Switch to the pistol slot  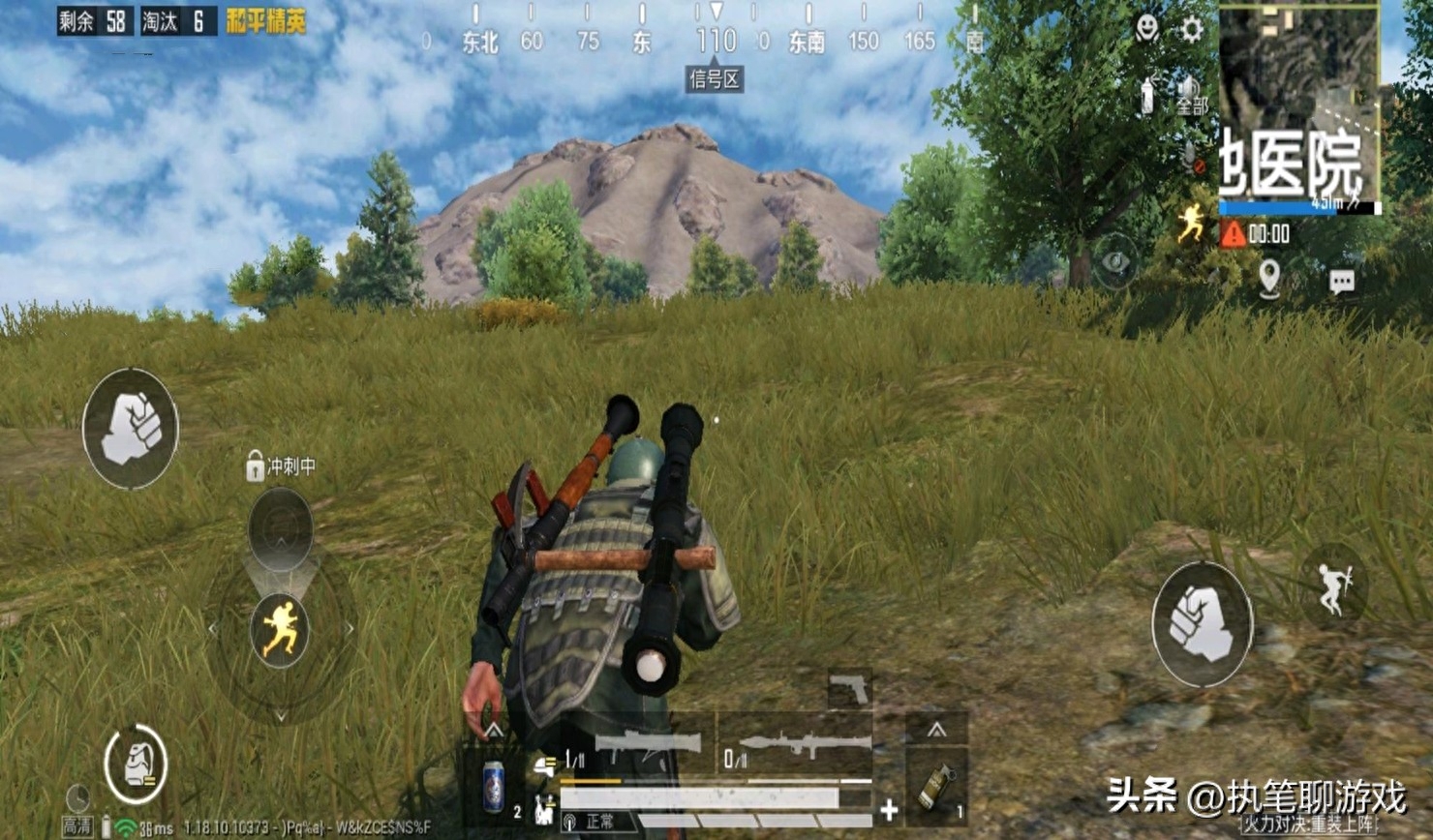(x=849, y=689)
